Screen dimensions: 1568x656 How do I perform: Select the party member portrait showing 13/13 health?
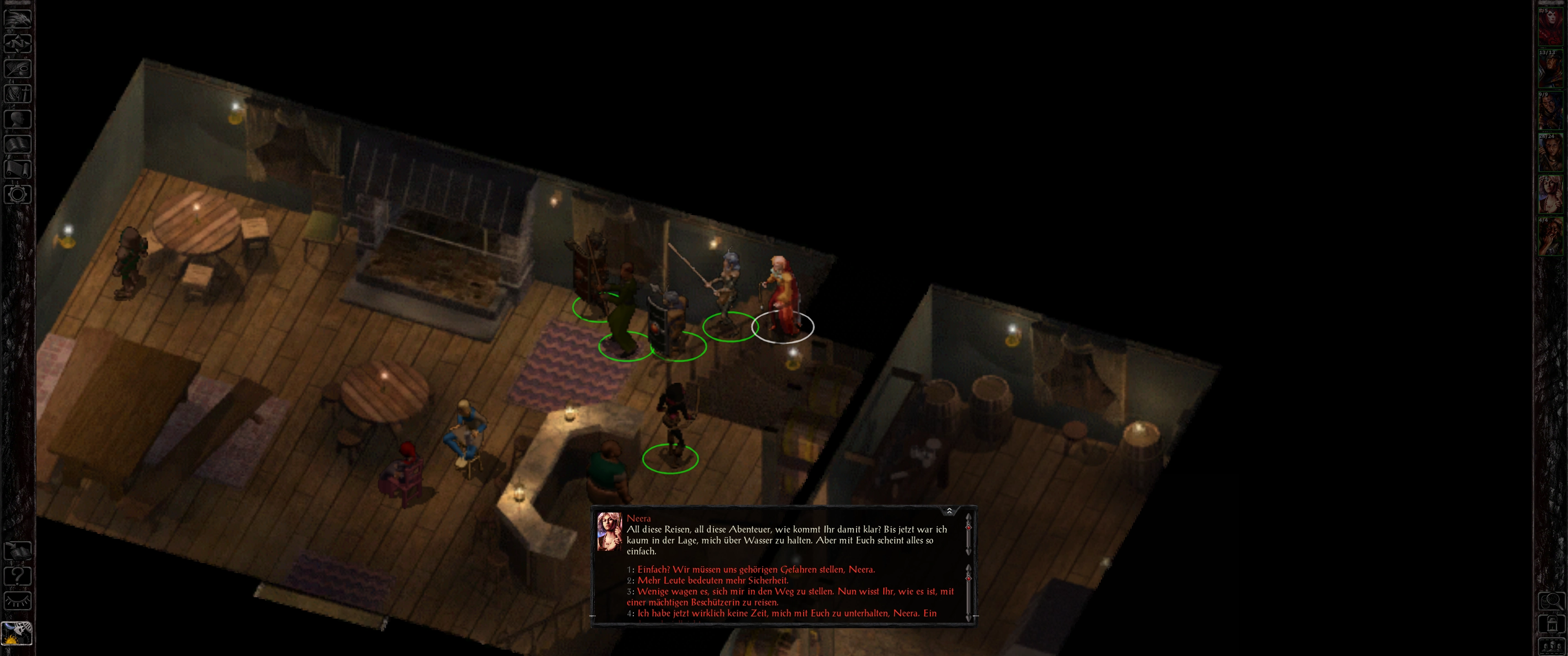[1550, 68]
